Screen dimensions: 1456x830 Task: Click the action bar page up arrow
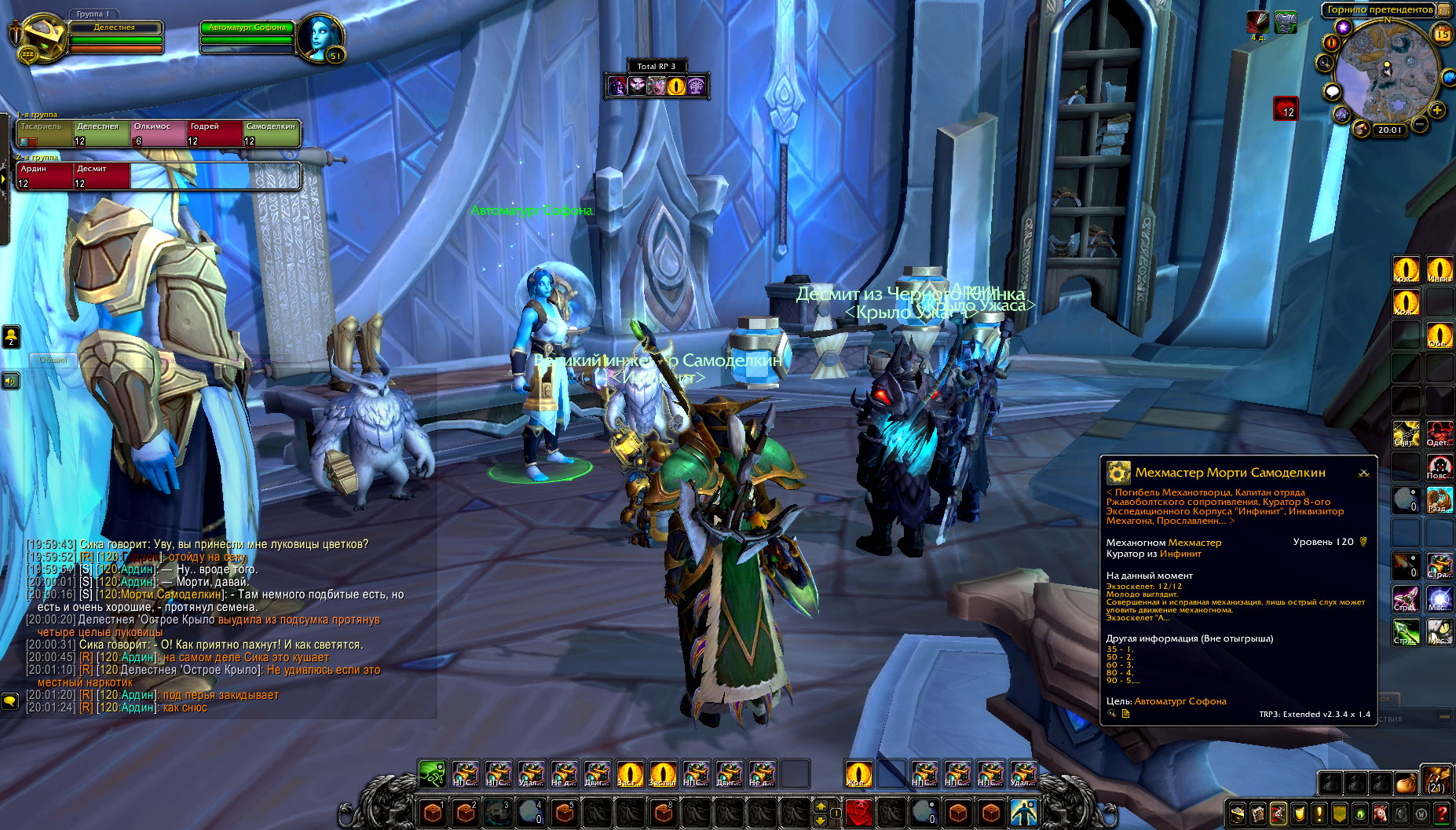click(821, 806)
